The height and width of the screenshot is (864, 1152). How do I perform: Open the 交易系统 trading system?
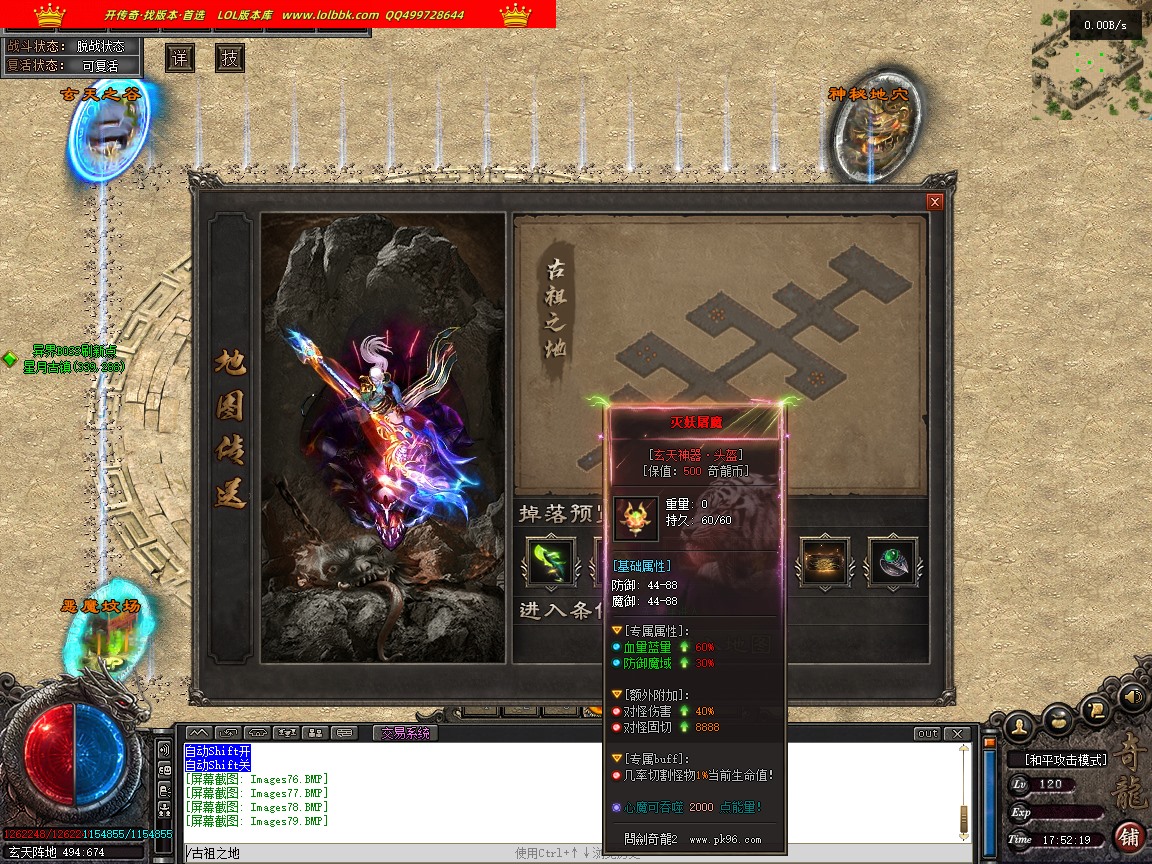click(x=405, y=733)
